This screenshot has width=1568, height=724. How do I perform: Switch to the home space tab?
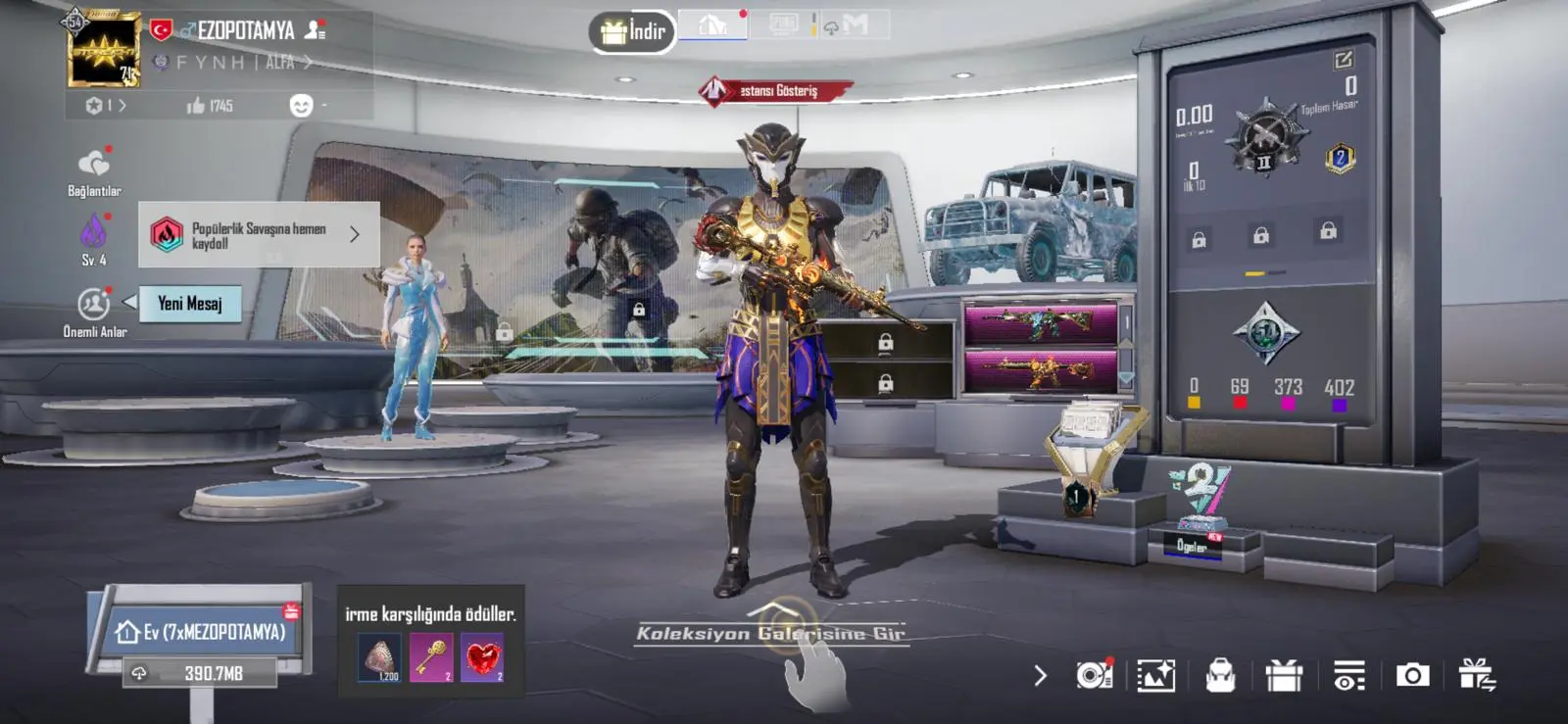[713, 25]
